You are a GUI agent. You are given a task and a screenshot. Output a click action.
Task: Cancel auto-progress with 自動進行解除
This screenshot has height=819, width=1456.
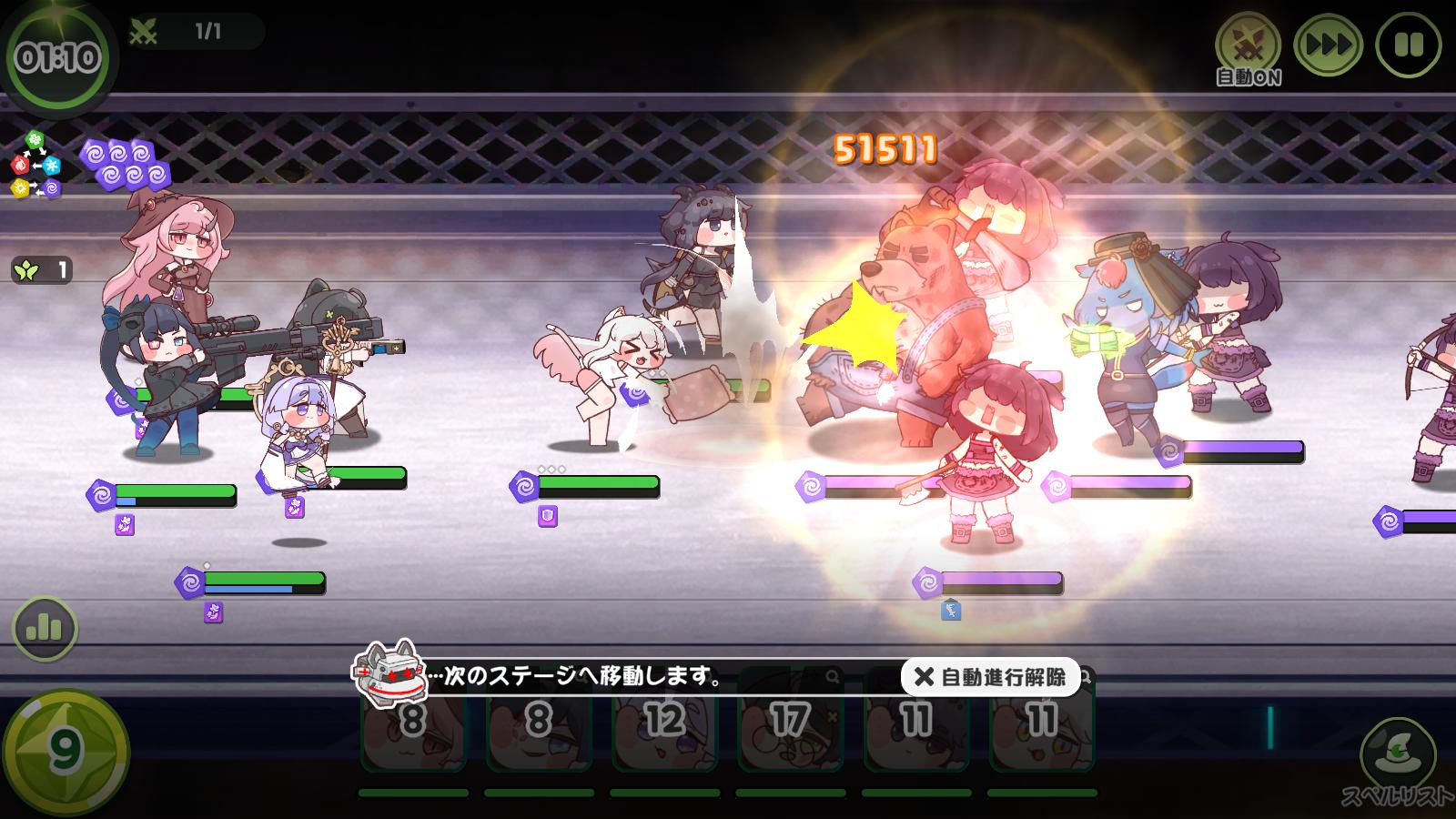coord(990,677)
